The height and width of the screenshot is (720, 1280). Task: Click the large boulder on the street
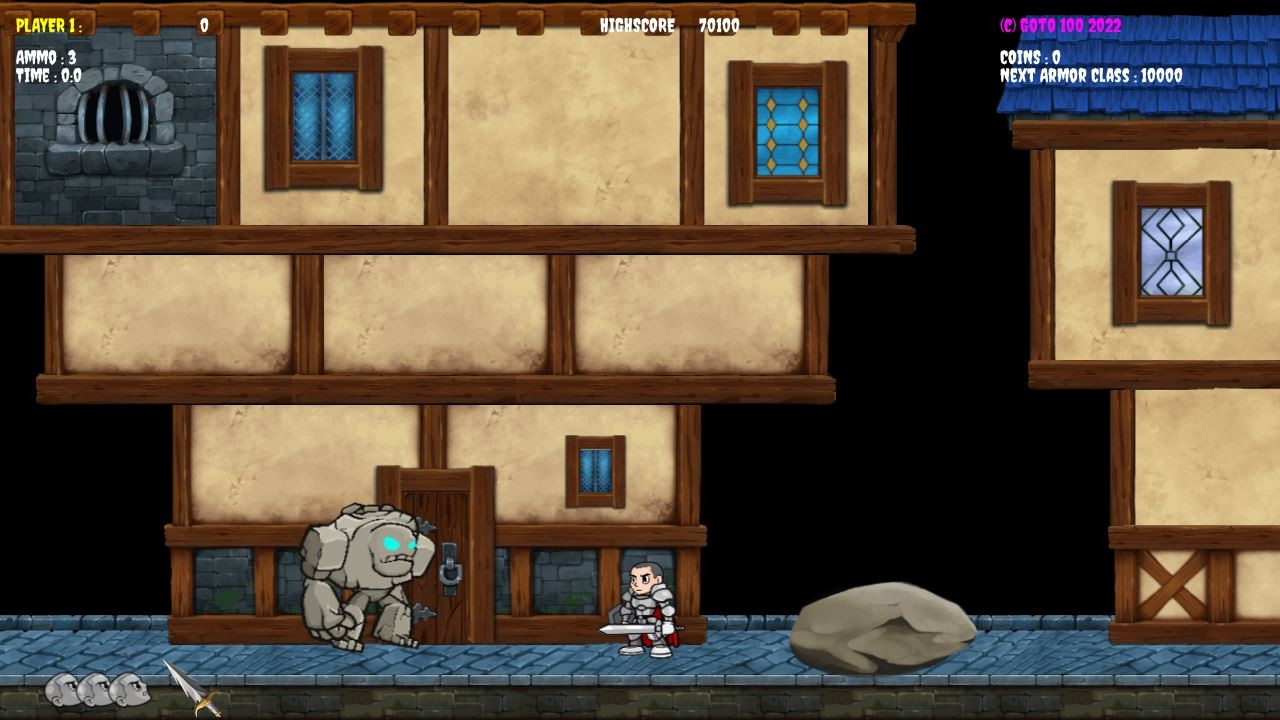[885, 625]
